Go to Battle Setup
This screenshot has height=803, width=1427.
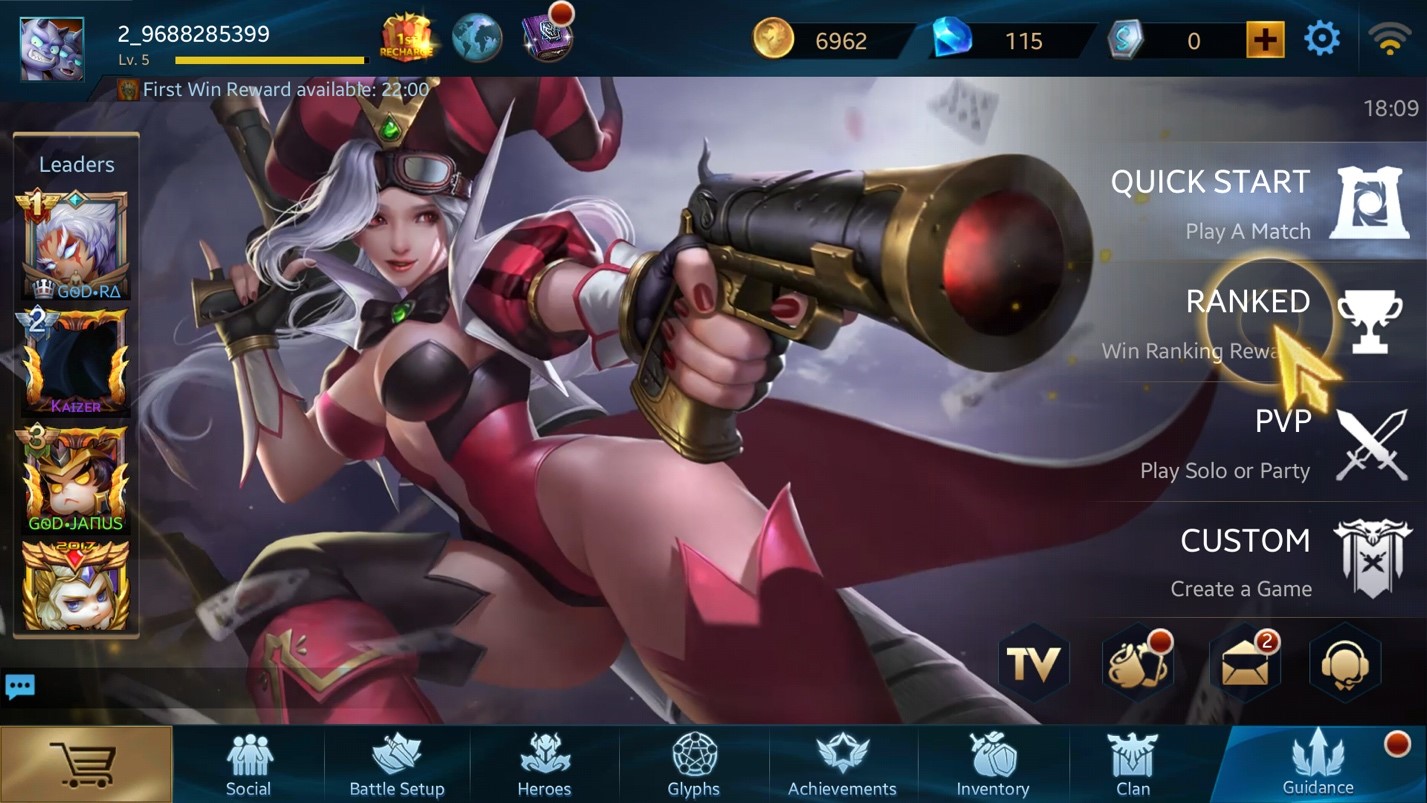[x=397, y=765]
